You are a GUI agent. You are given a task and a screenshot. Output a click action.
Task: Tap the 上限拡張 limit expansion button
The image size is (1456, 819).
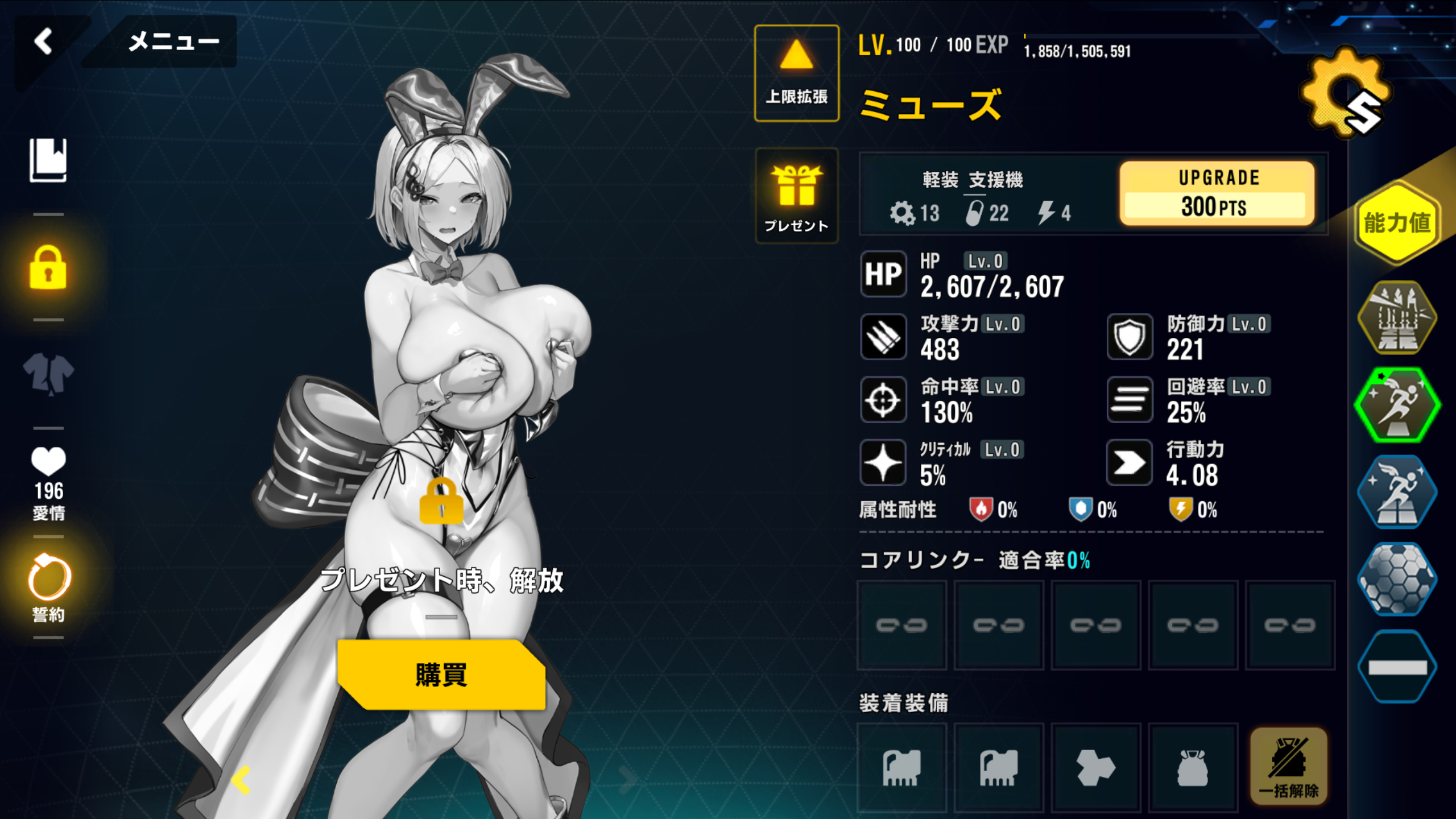(796, 73)
